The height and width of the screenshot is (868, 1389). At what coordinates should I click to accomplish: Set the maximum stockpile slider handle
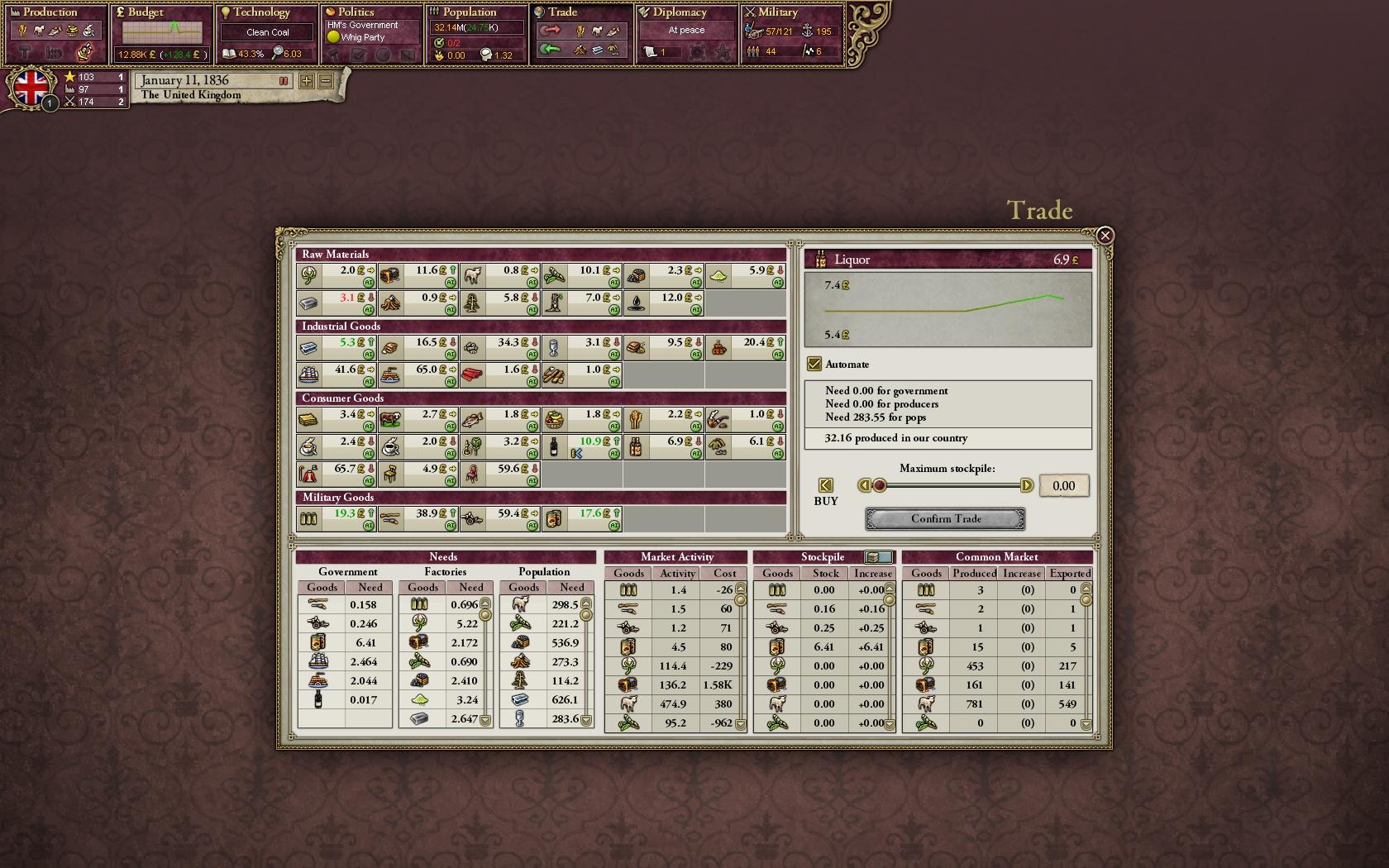click(x=879, y=486)
